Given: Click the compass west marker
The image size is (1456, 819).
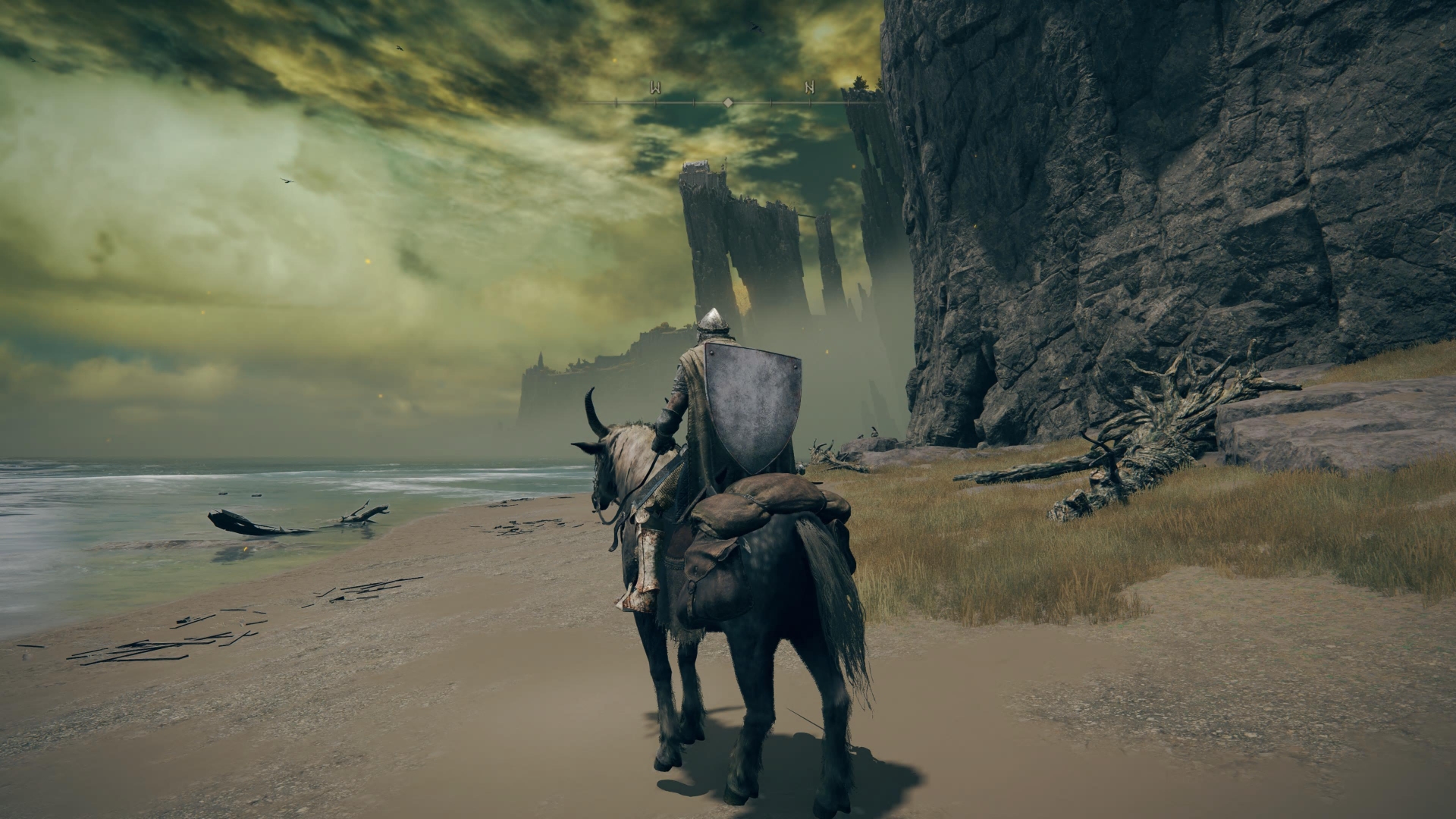Looking at the screenshot, I should click(x=655, y=89).
